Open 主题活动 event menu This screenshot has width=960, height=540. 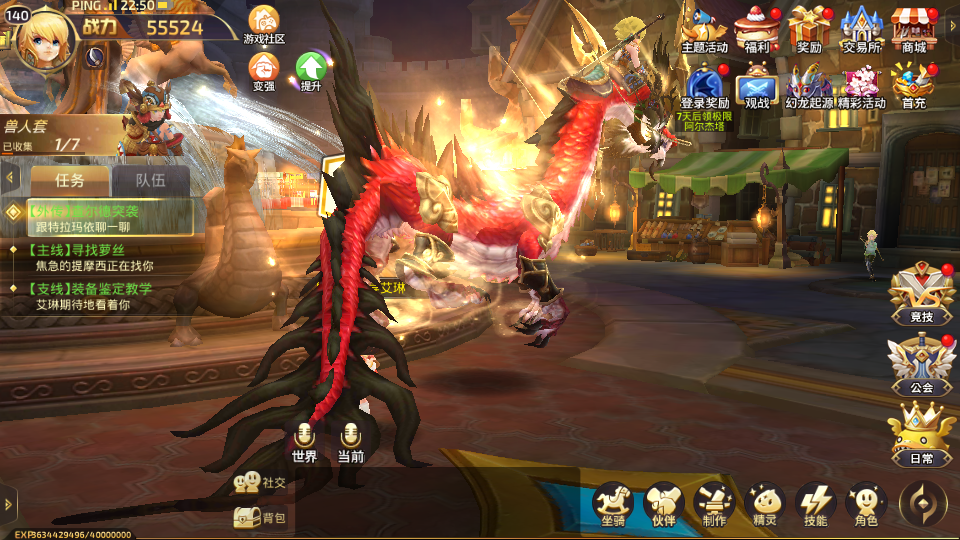[x=705, y=28]
